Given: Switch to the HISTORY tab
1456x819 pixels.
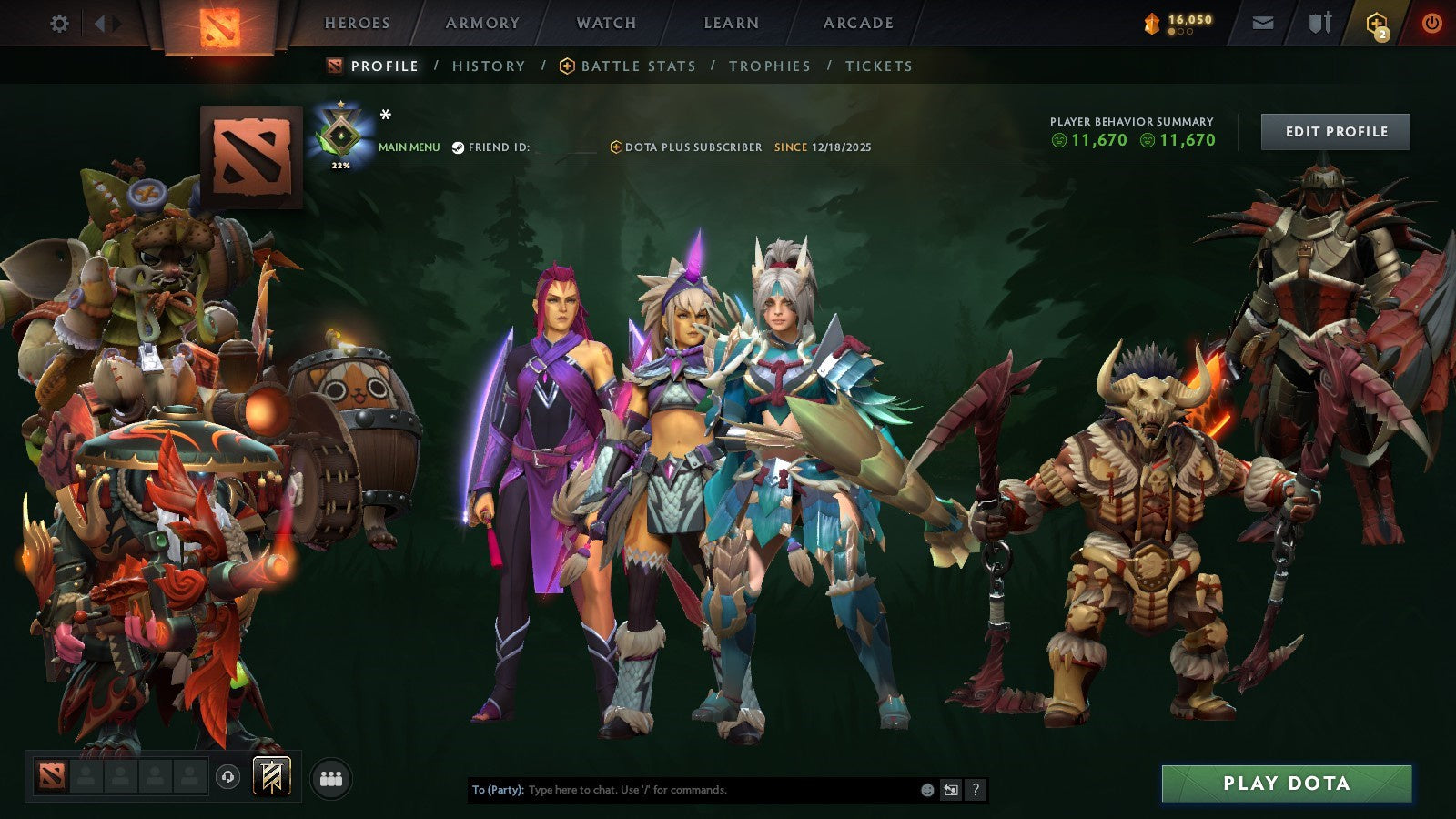Looking at the screenshot, I should [488, 66].
